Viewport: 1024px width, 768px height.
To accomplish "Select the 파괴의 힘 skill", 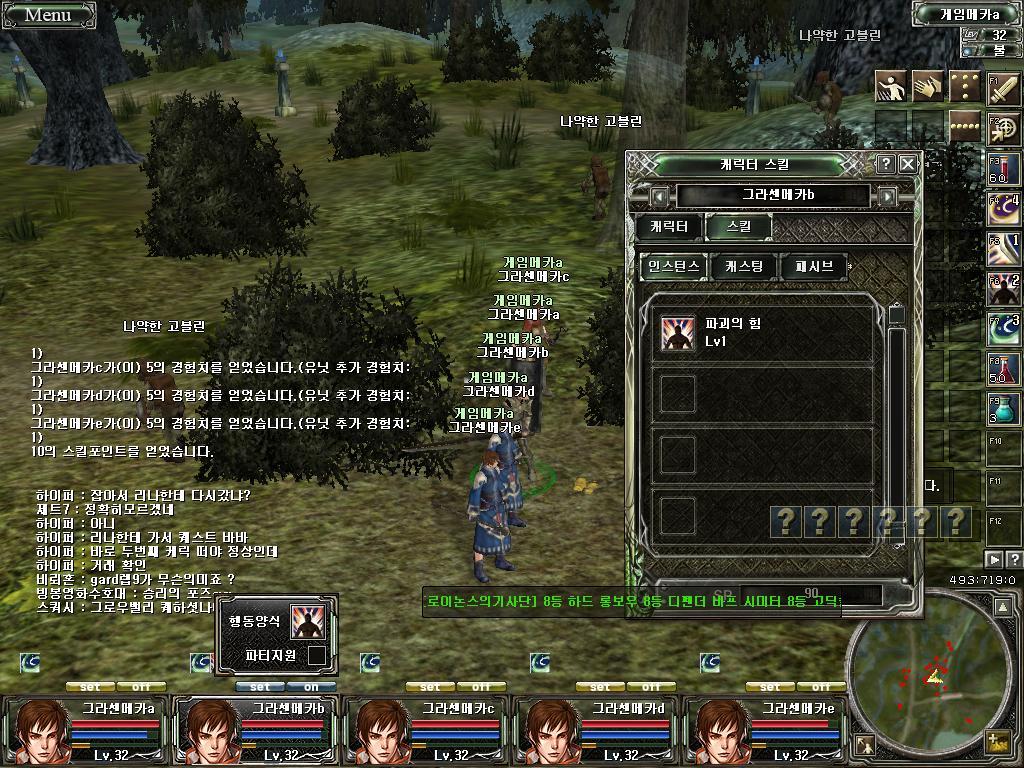I will tap(678, 333).
